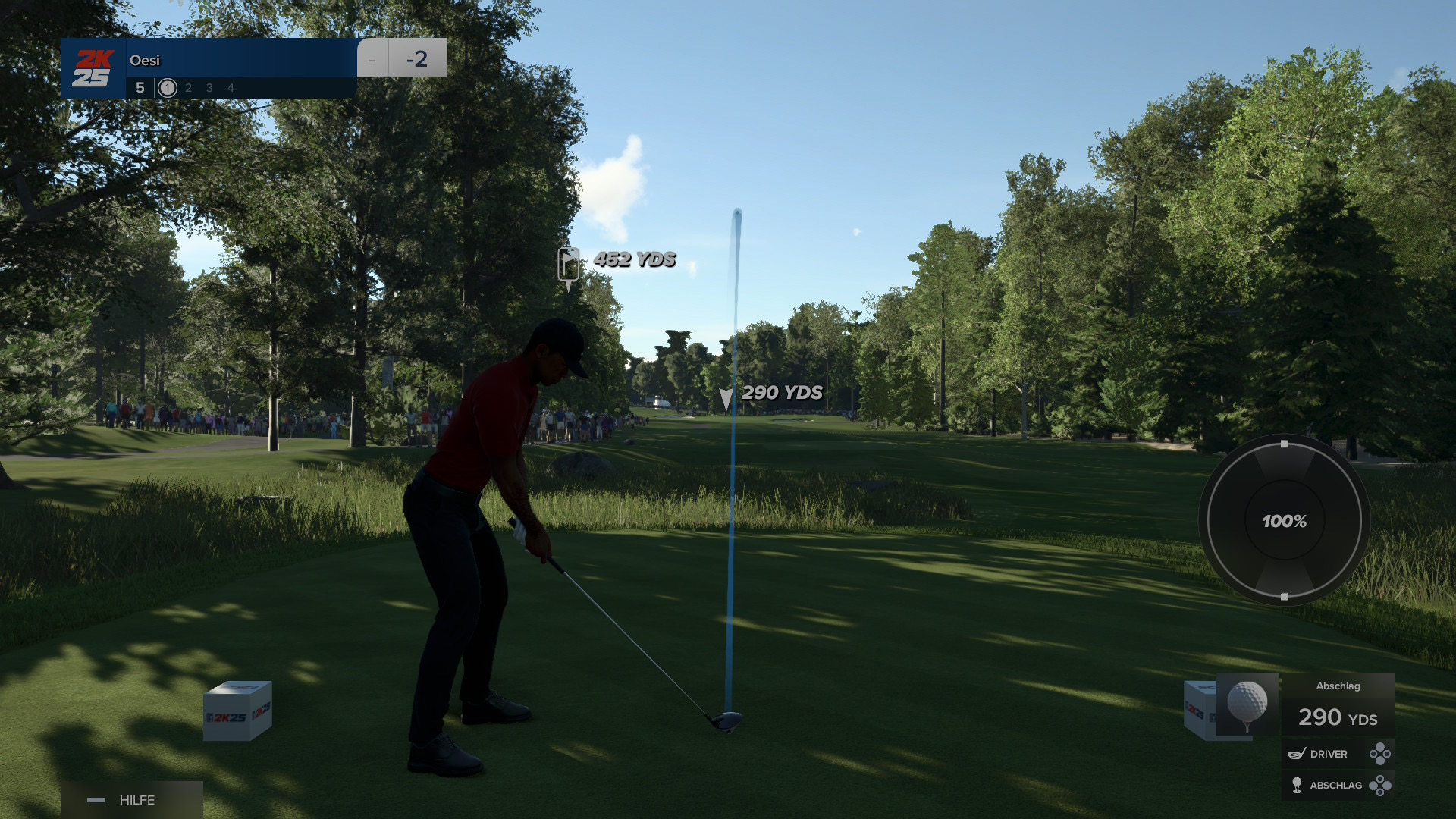Open the Oesi player scorecard panel
The image size is (1456, 819).
[x=209, y=68]
